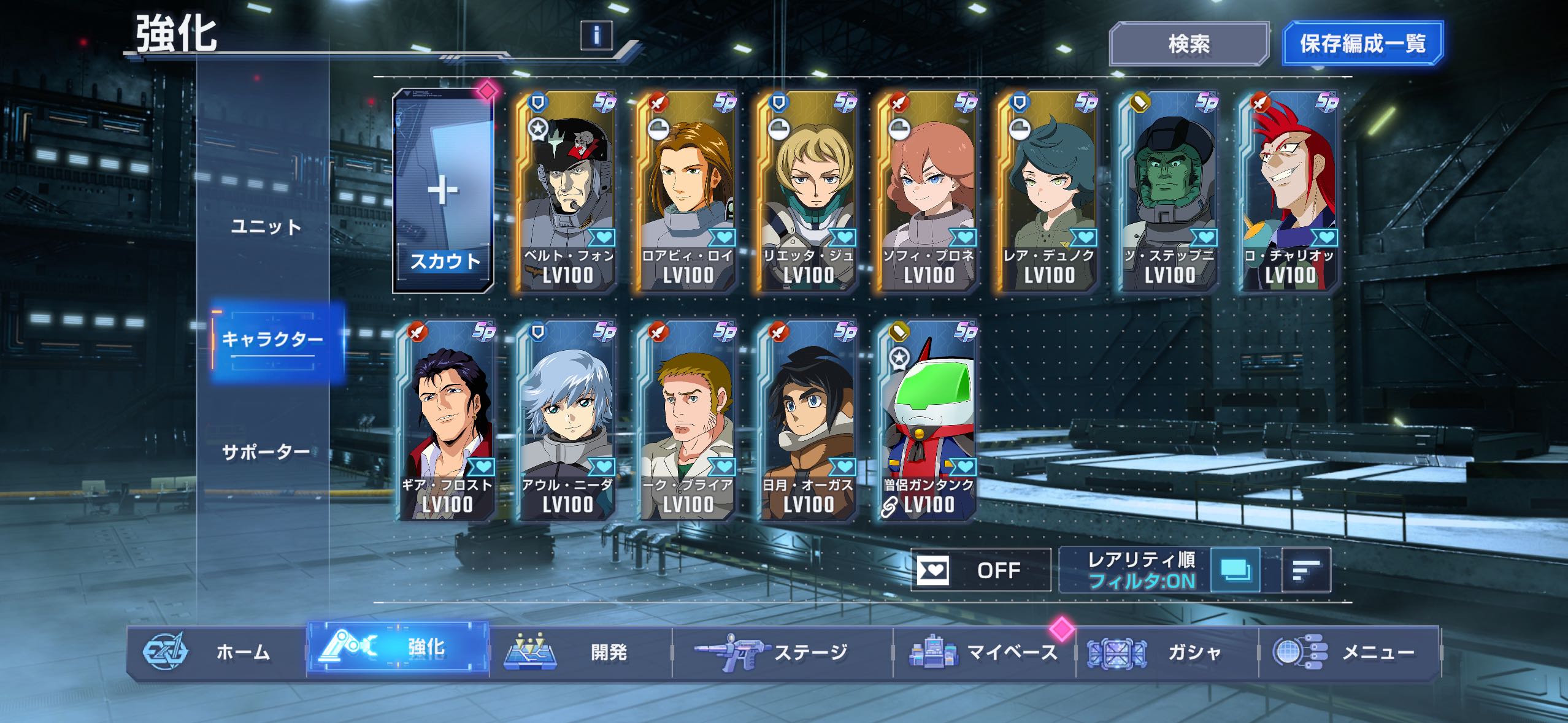This screenshot has width=1568, height=723.
Task: Open the スカウト scout card
Action: coord(444,191)
